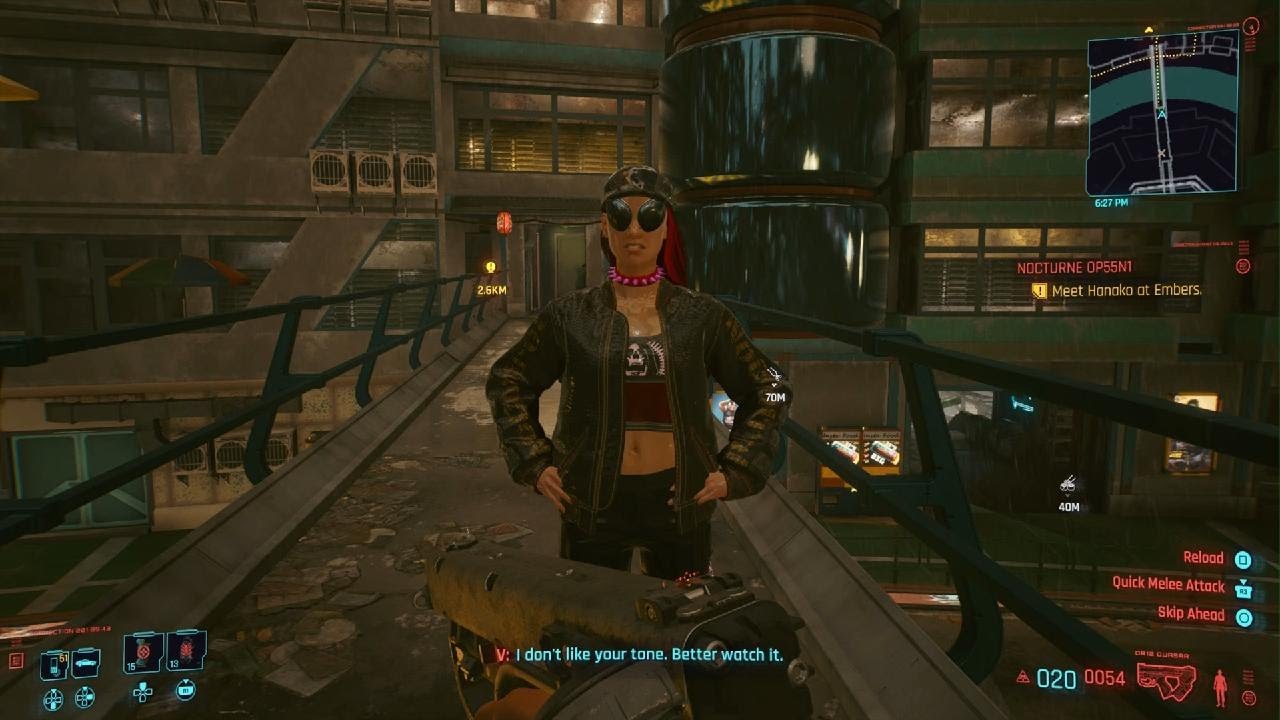Select the grenade slot icon with count 15

[x=142, y=653]
